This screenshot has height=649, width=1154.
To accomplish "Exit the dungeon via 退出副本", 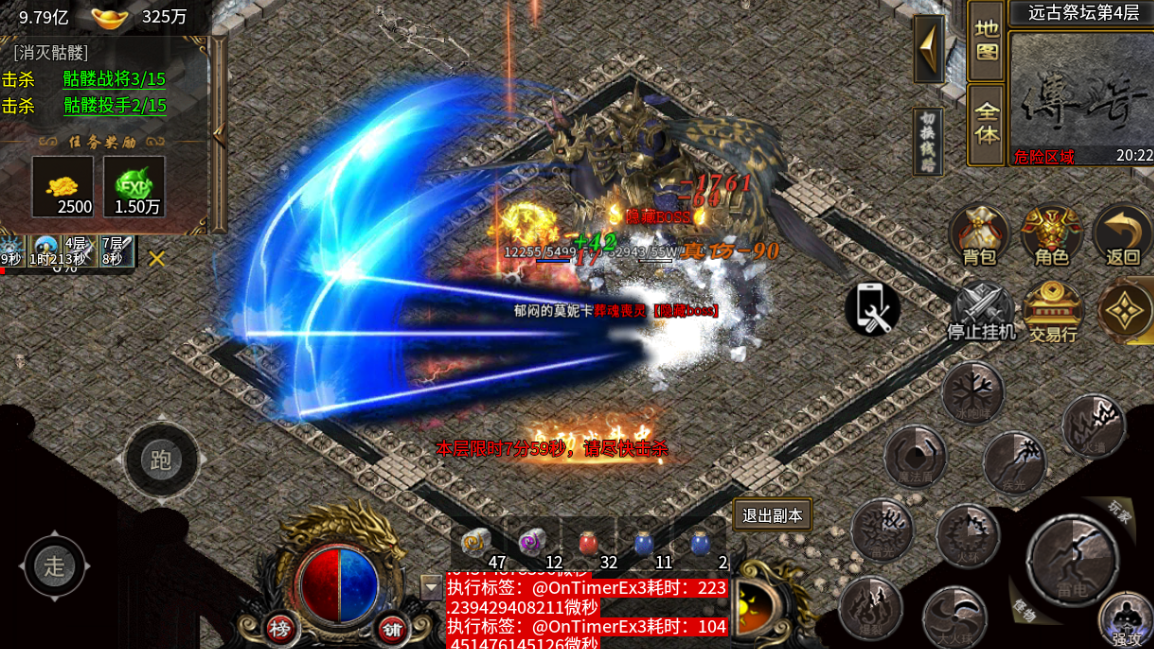I will point(772,516).
